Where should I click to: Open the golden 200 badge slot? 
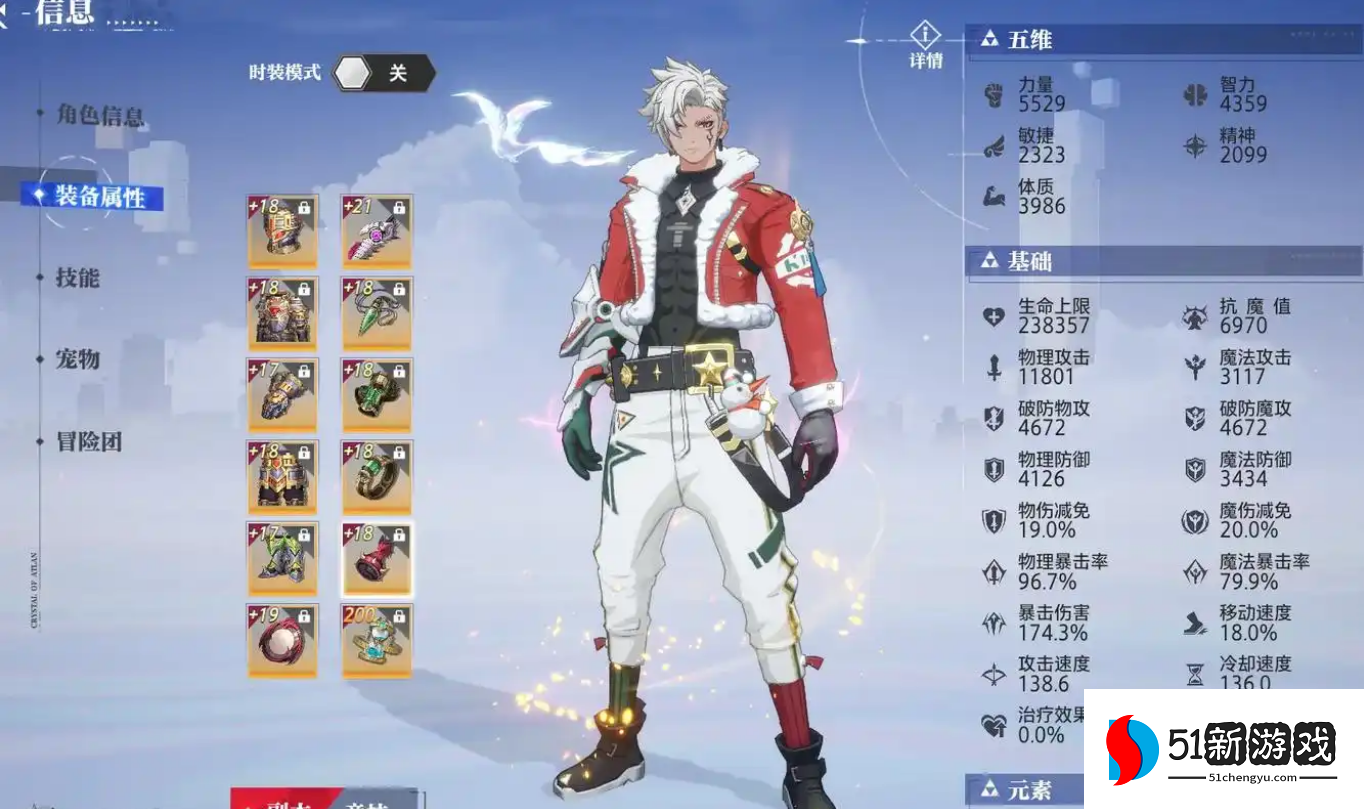[377, 640]
